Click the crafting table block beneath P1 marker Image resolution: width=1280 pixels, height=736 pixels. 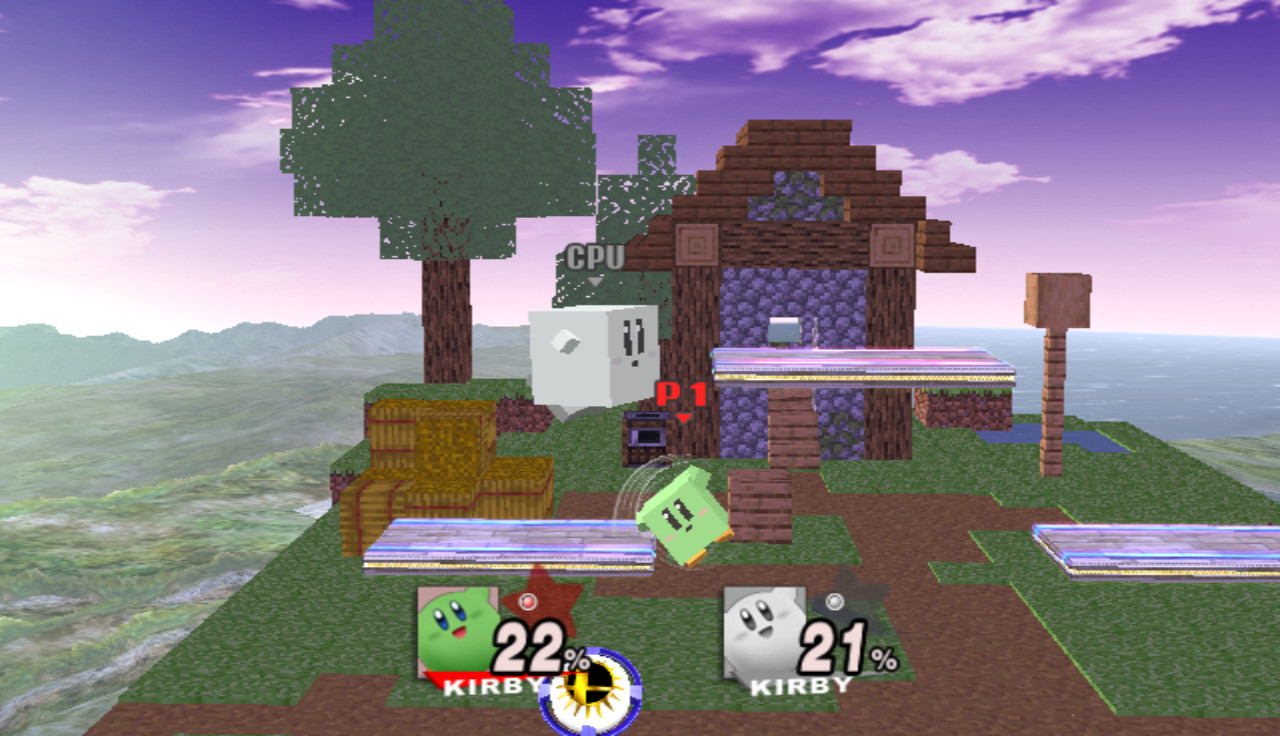[645, 435]
